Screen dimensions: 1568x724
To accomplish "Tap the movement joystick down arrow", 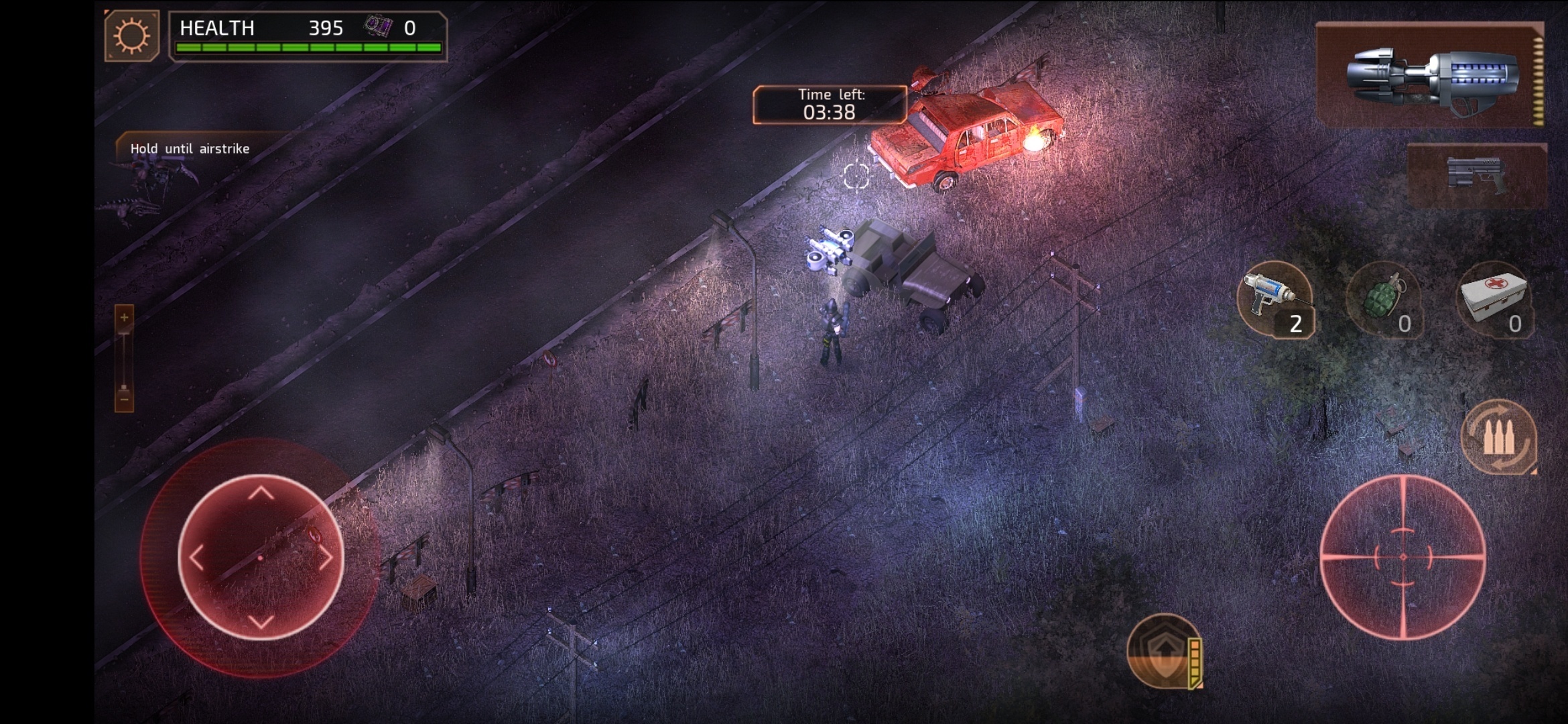I will [261, 621].
